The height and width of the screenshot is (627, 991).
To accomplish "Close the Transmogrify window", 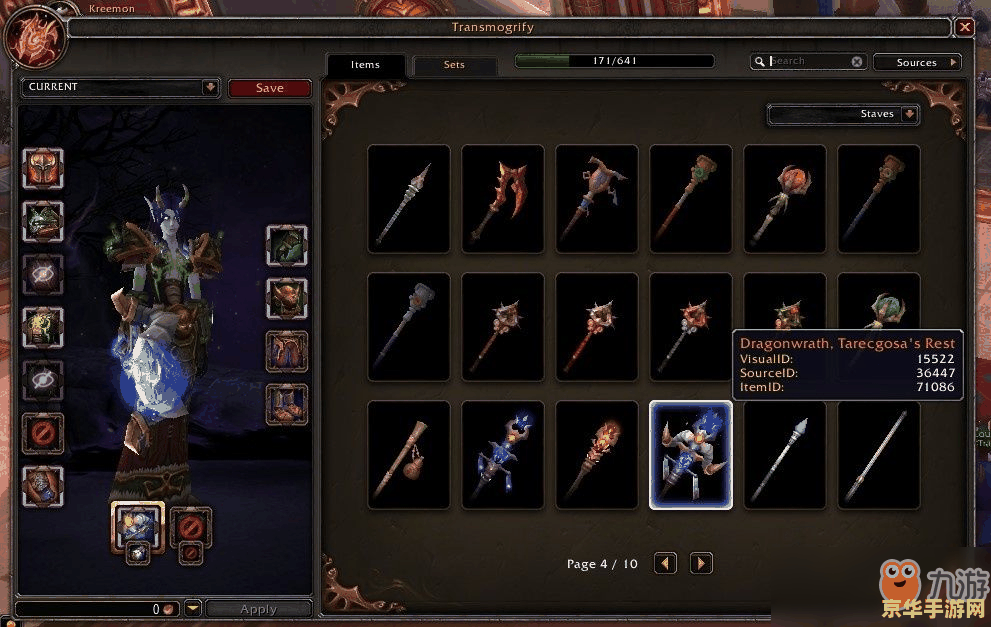I will (964, 28).
